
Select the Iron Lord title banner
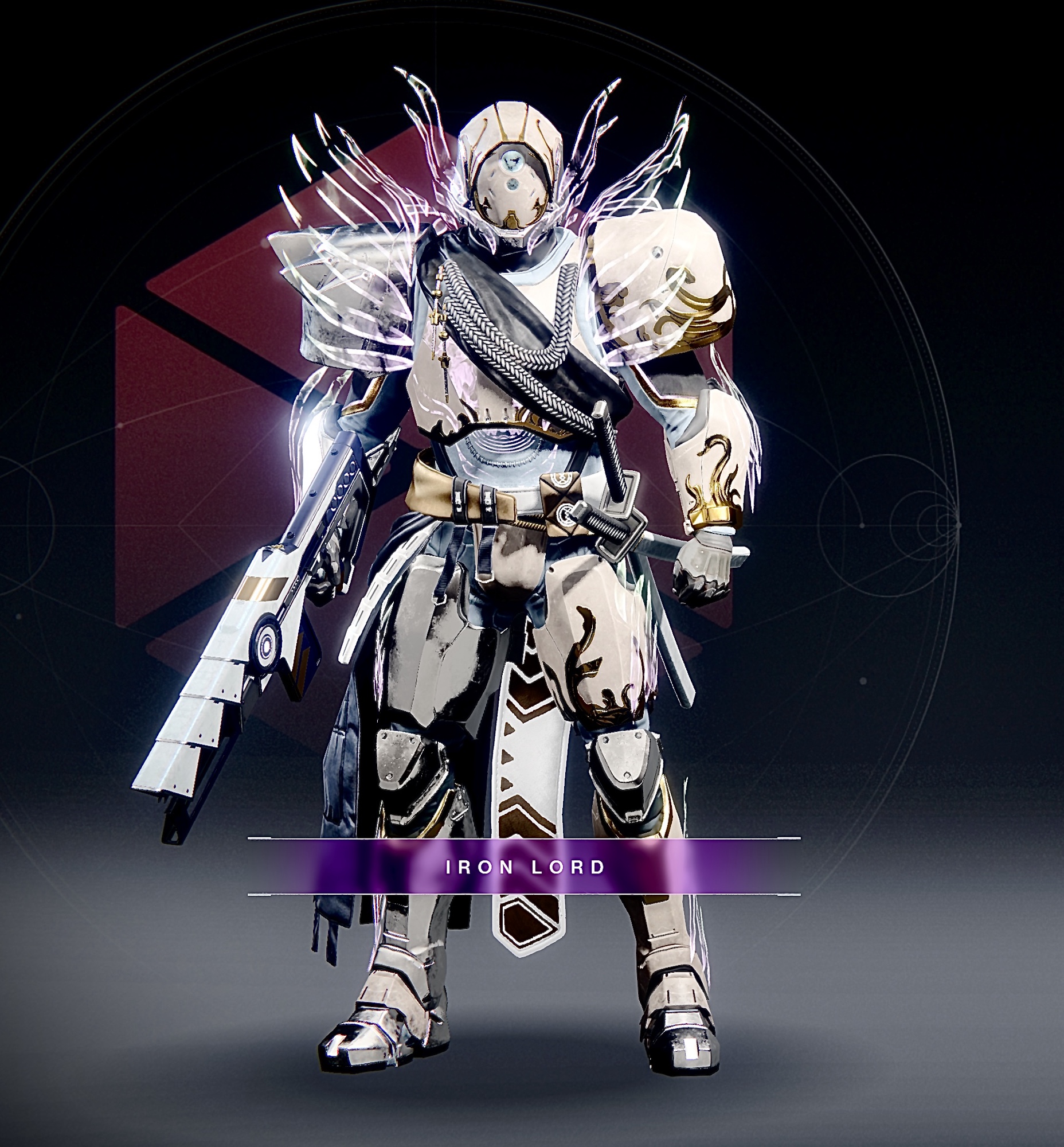525,867
